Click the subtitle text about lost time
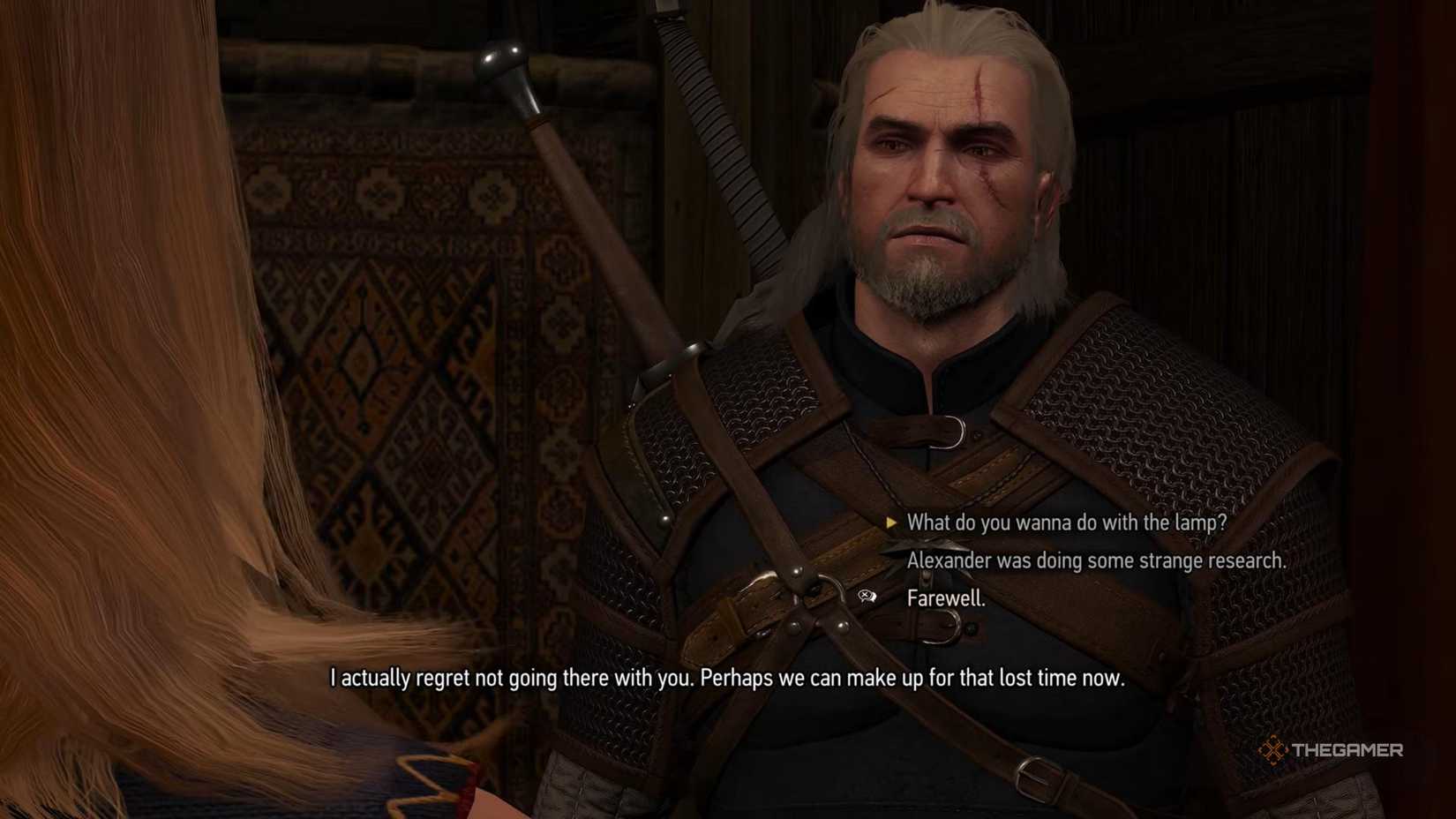1456x819 pixels. click(x=728, y=679)
